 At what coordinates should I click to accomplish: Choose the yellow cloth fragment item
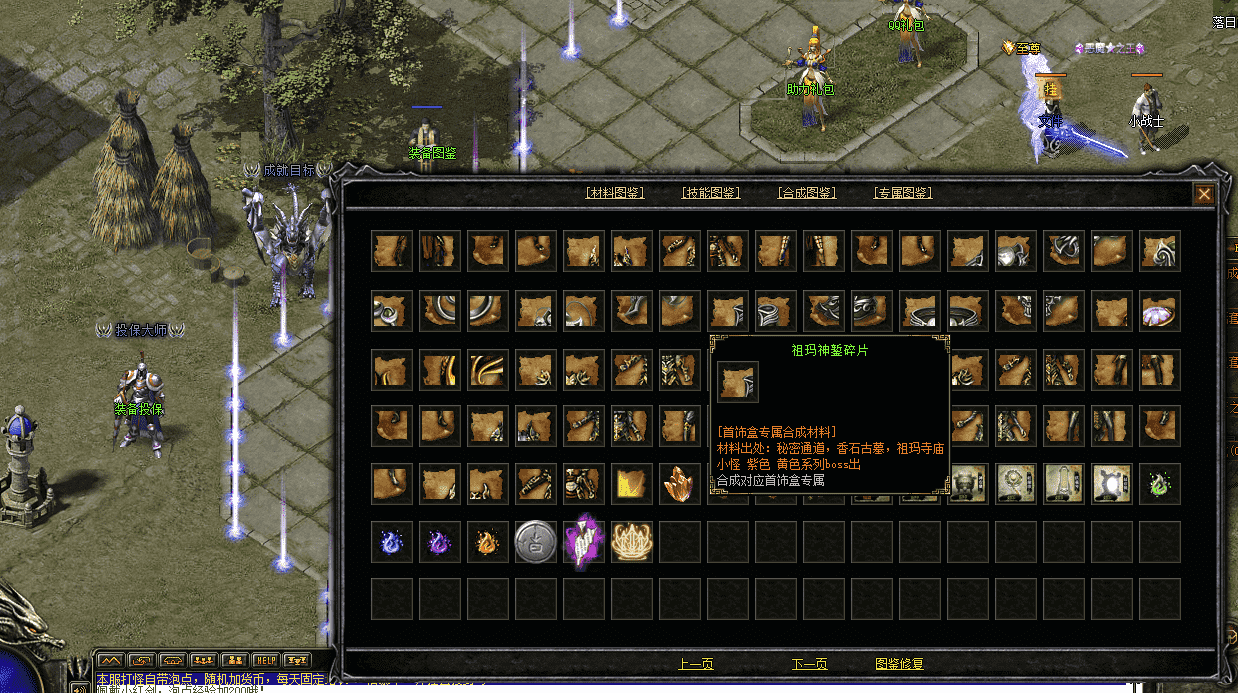631,484
